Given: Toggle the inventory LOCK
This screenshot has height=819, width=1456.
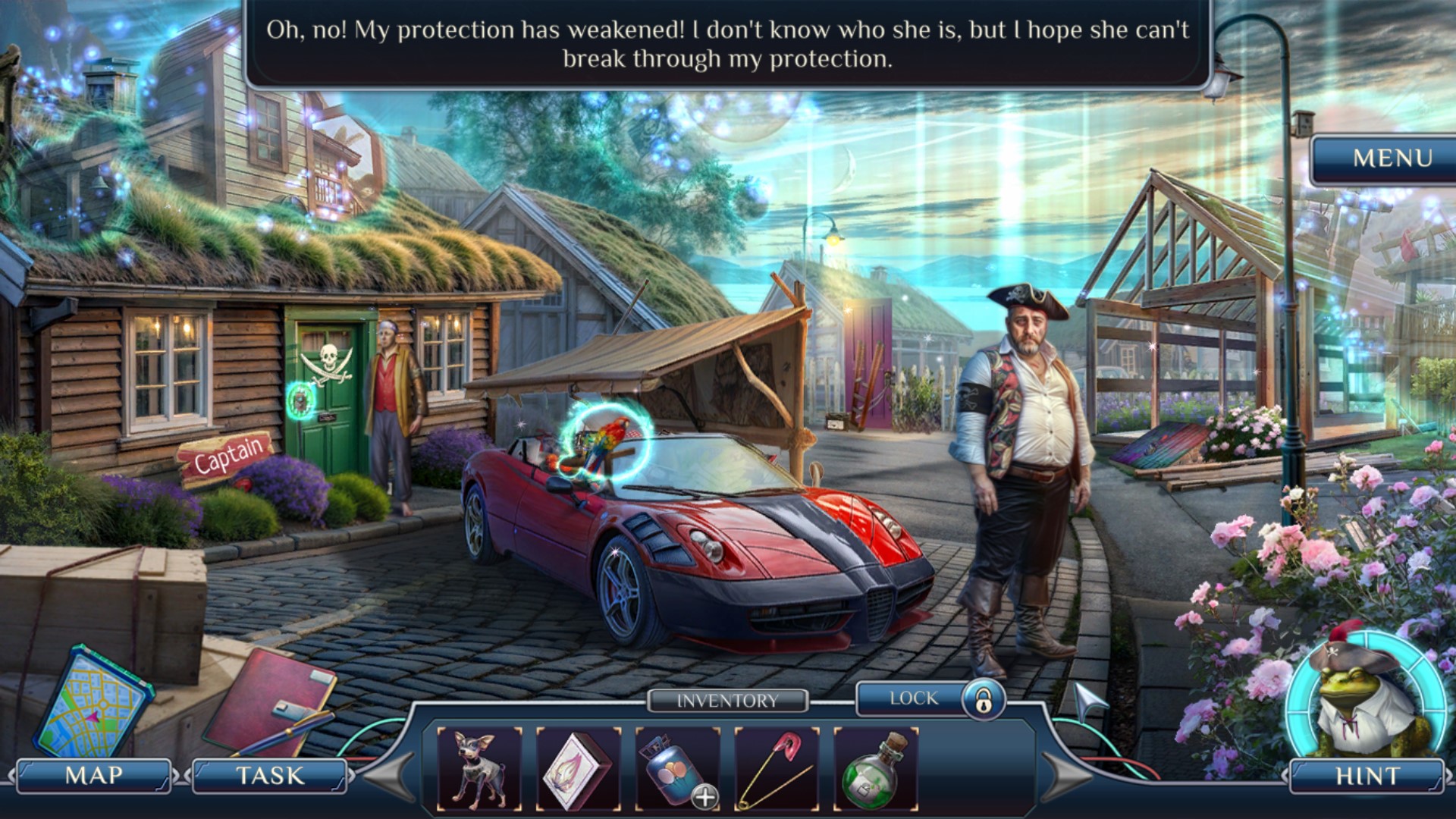Looking at the screenshot, I should pos(931,698).
